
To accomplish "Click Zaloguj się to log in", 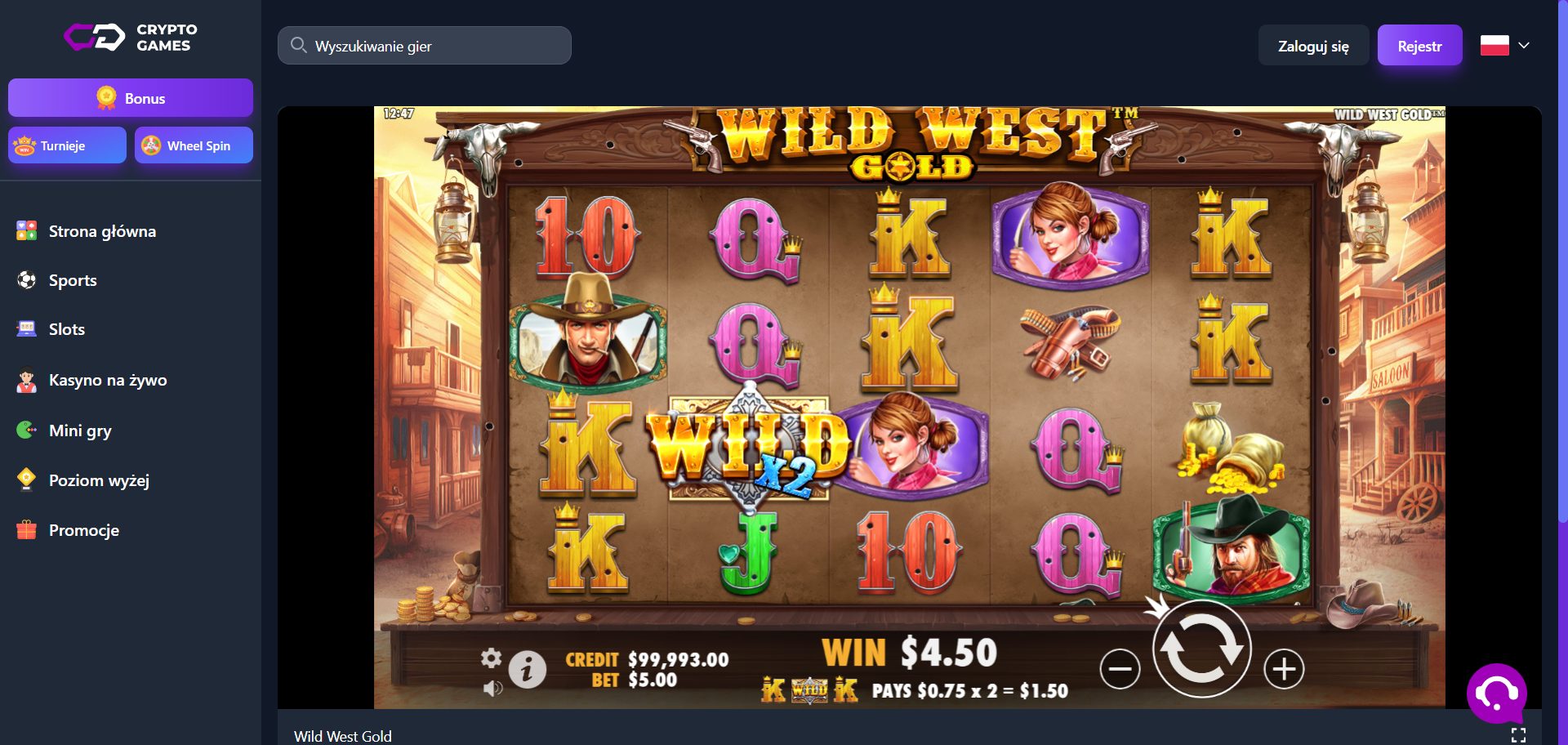I will coord(1313,45).
